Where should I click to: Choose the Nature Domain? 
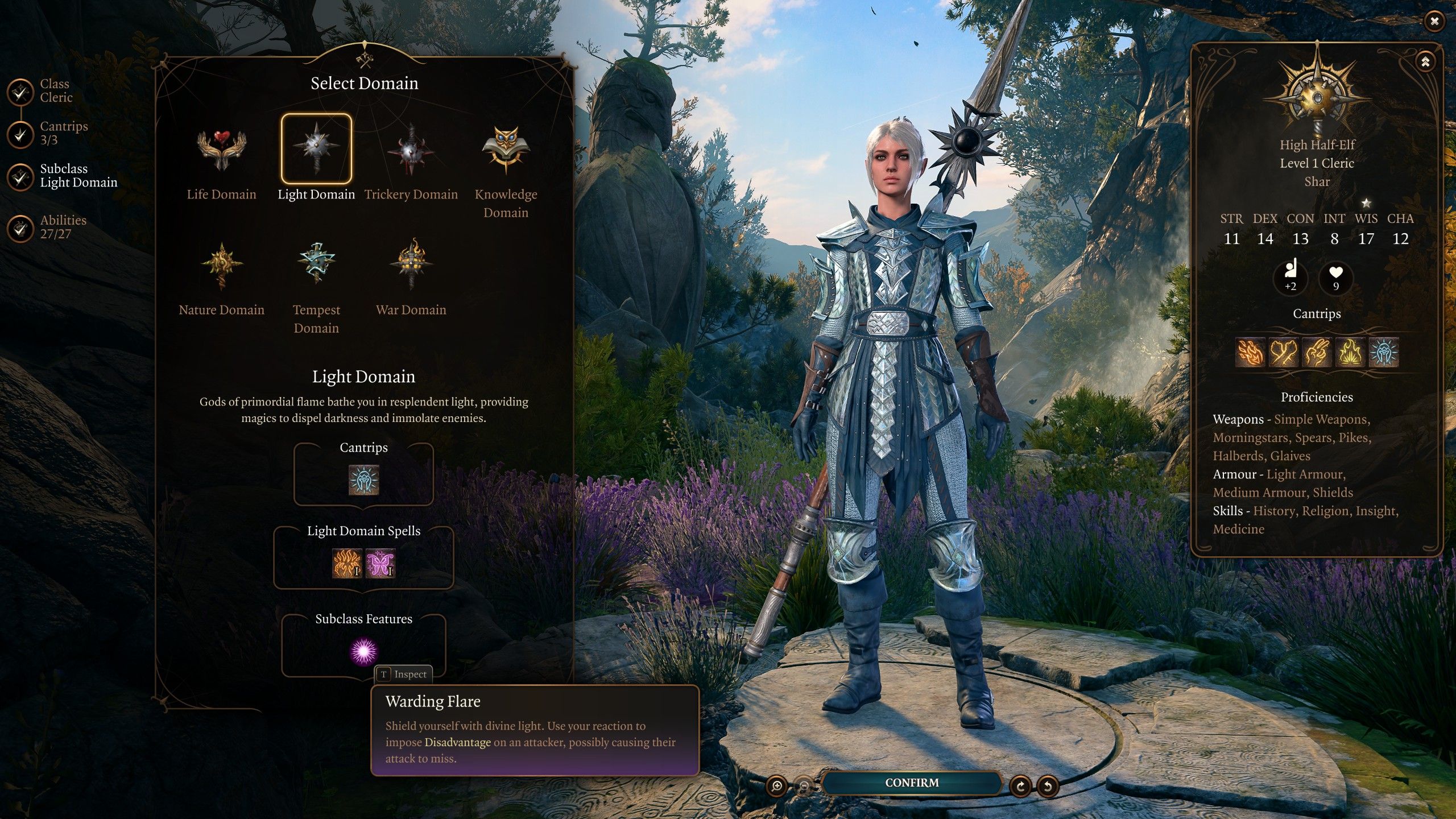pyautogui.click(x=221, y=266)
